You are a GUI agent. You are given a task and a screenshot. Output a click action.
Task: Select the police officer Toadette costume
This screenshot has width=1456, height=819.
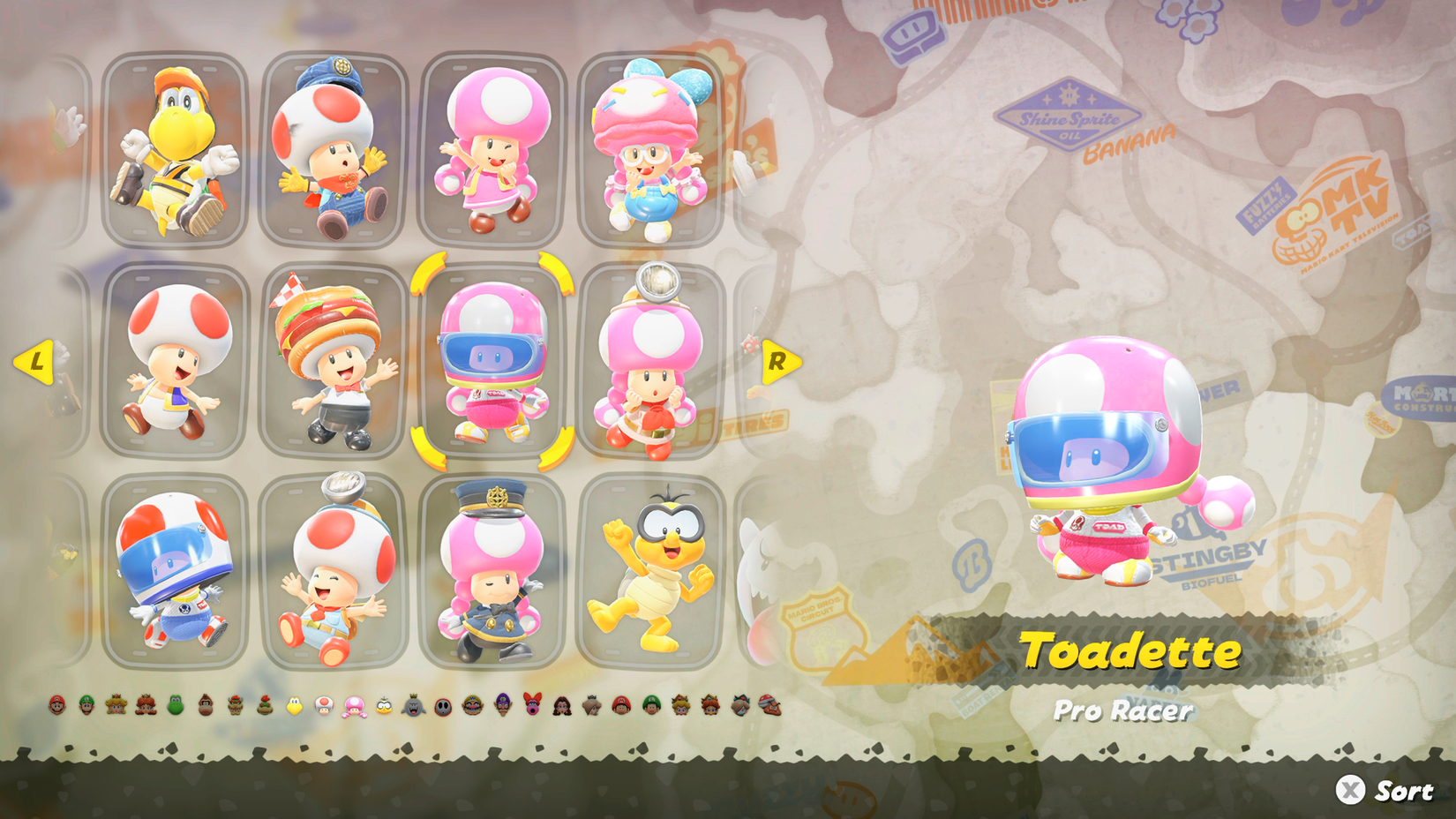tap(490, 574)
